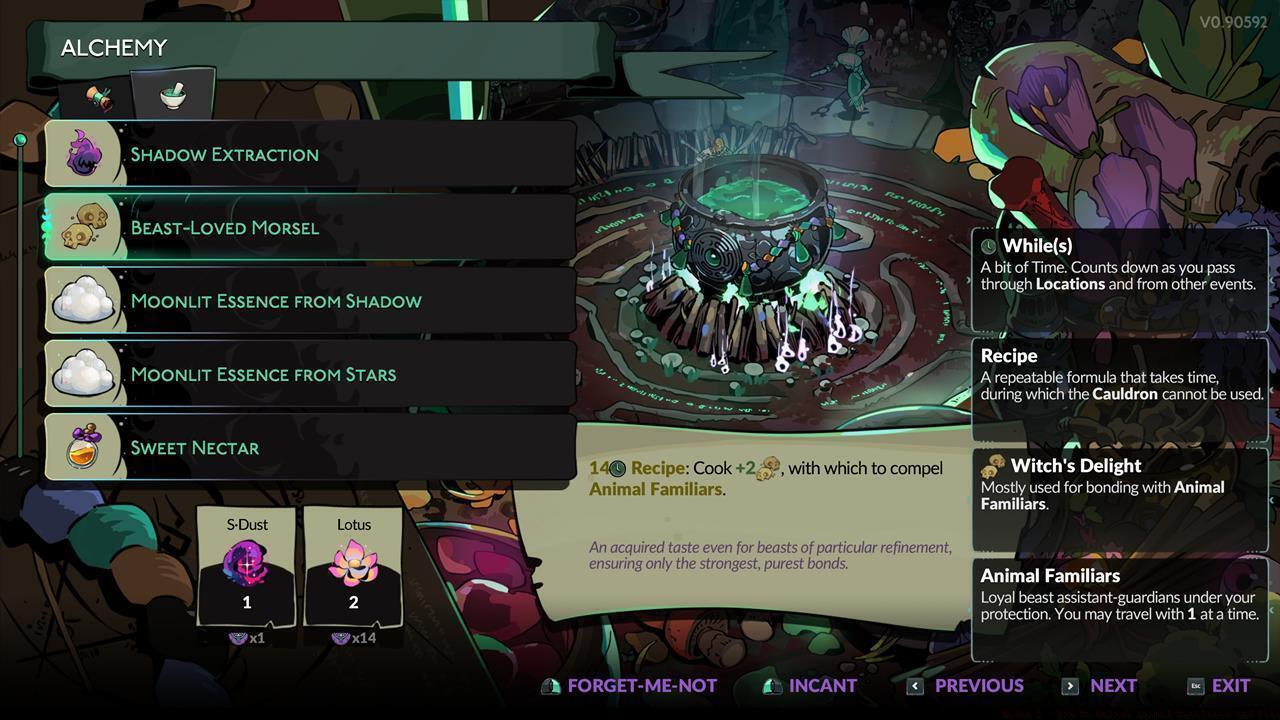Click the Beast-Loved Morsel skull treats icon
Screen dimensions: 1280x720
tap(84, 227)
